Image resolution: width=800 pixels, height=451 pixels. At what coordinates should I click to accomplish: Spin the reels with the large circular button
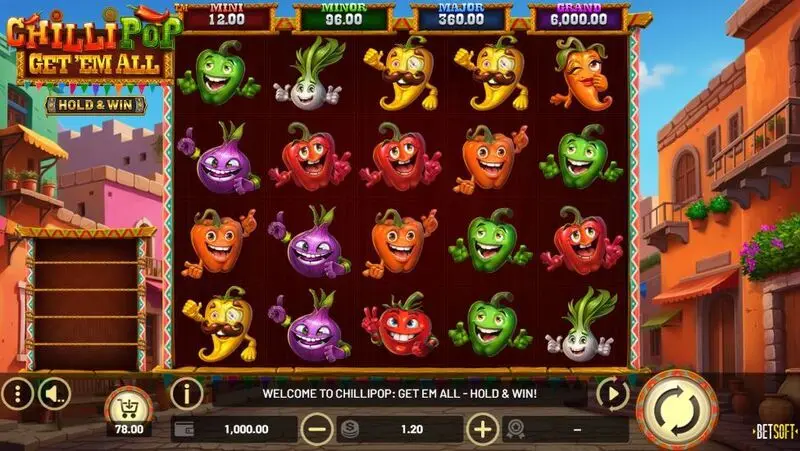coord(677,409)
